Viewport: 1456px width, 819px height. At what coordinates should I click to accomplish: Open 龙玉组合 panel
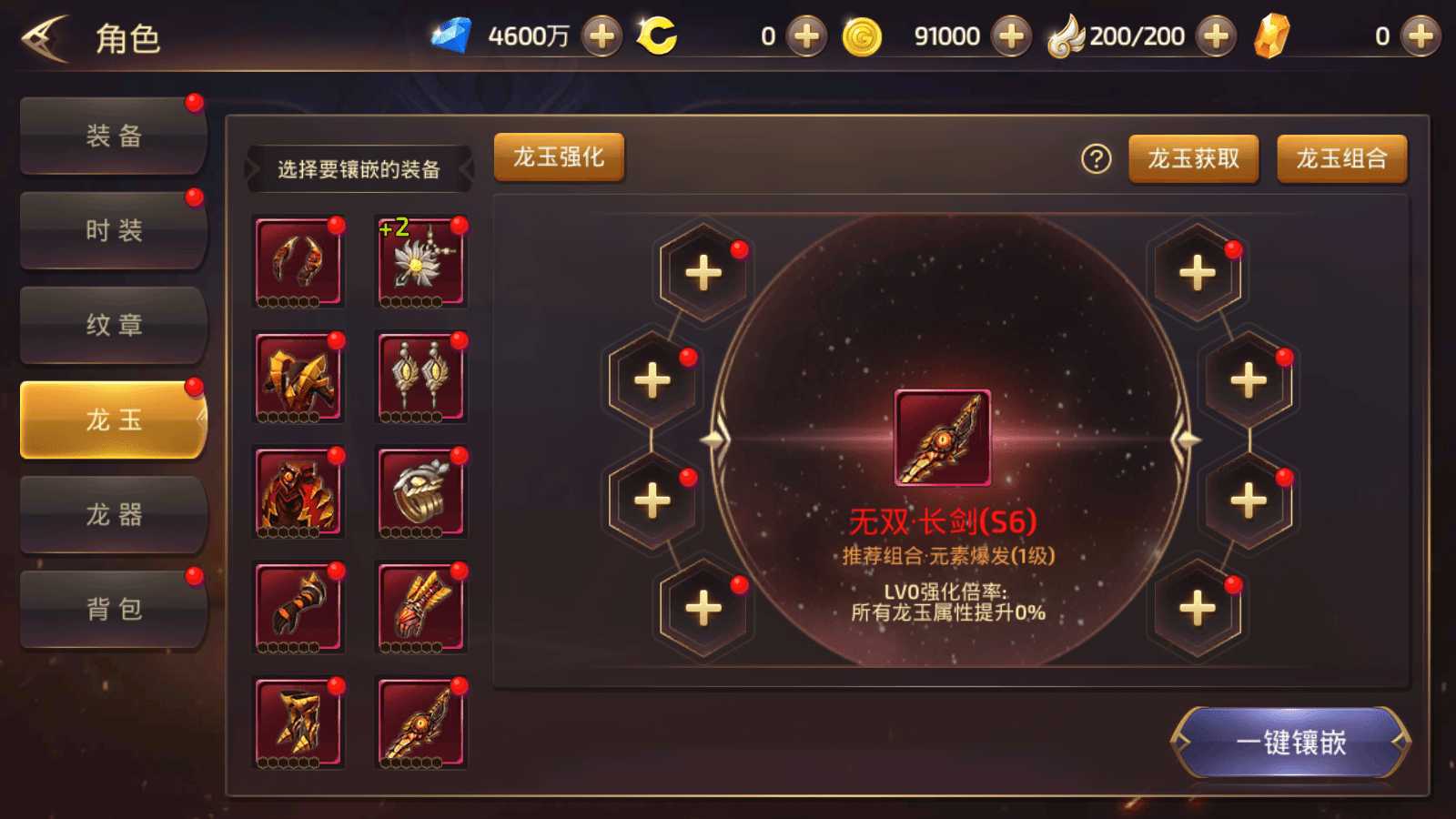click(x=1341, y=157)
